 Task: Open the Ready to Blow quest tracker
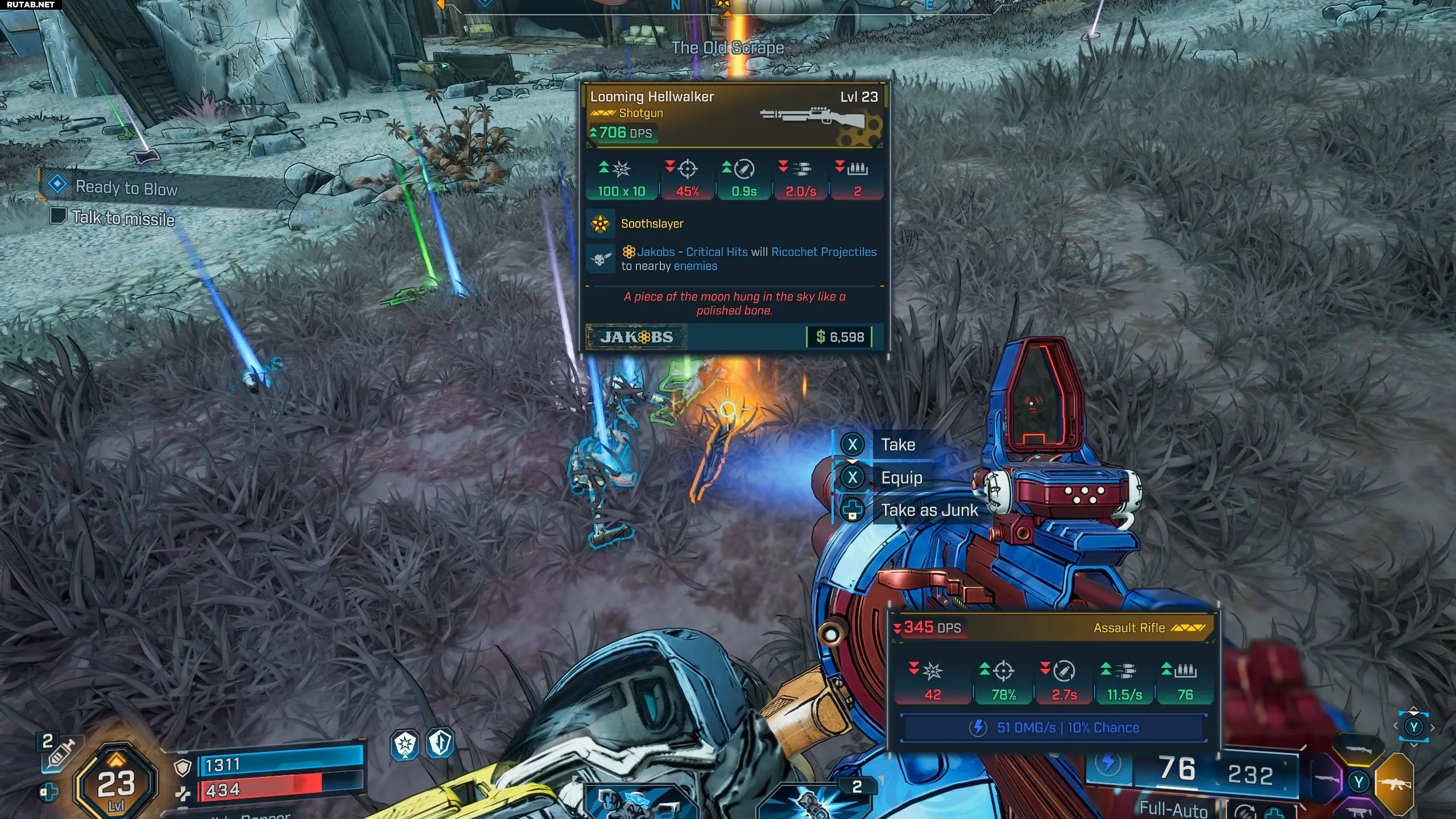pyautogui.click(x=126, y=188)
